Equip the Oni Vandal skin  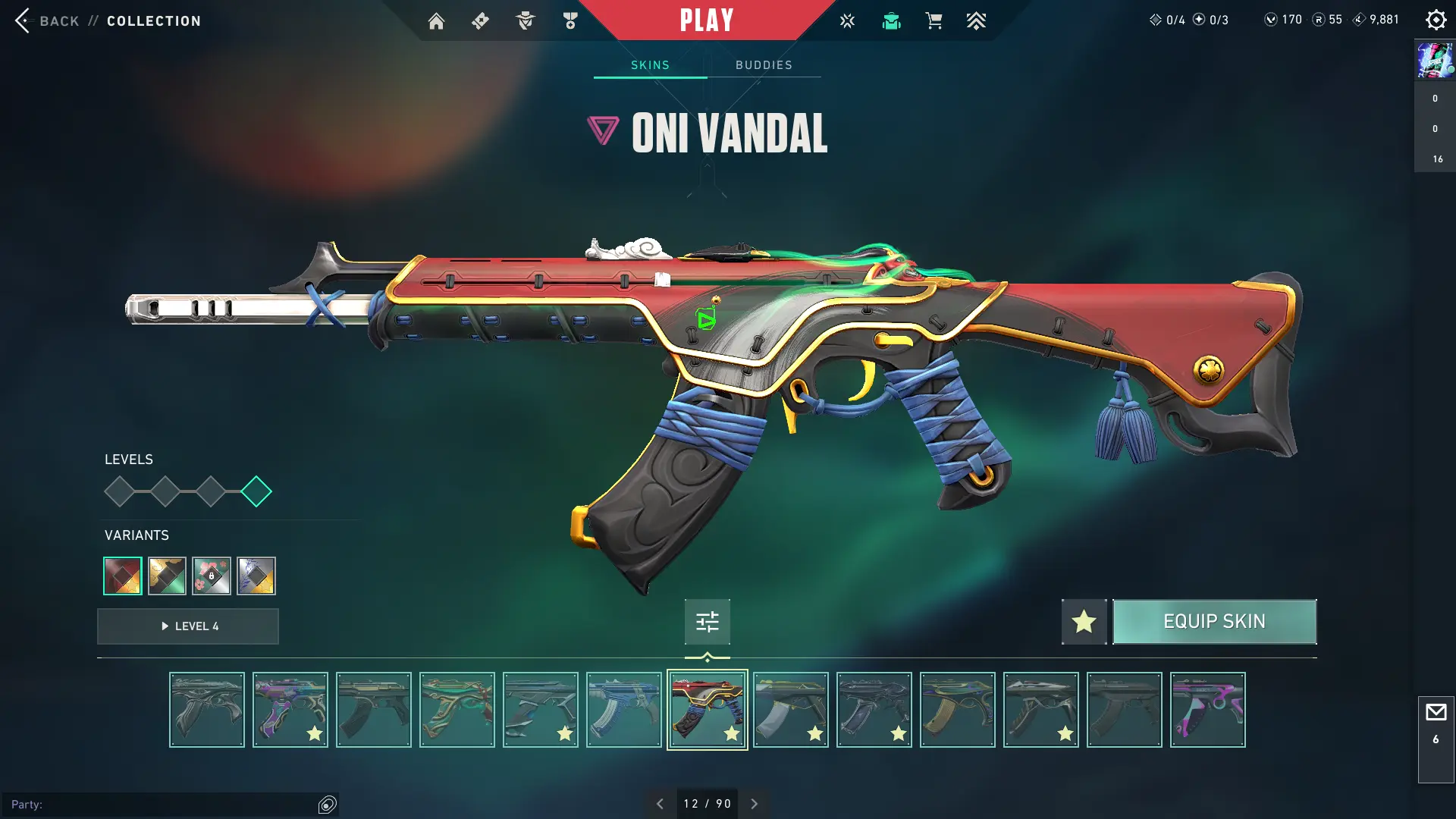(x=1214, y=622)
